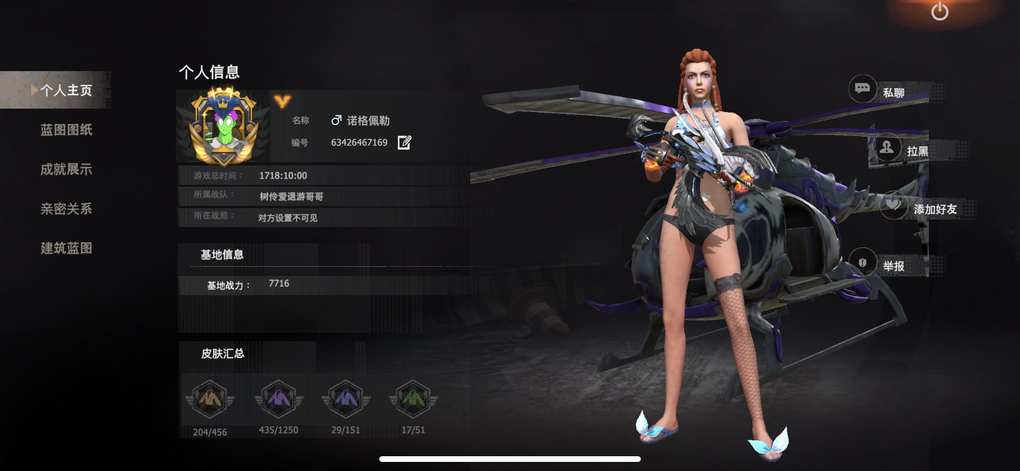Go to the 建筑蓝图 tab
The image size is (1020, 471).
[66, 248]
